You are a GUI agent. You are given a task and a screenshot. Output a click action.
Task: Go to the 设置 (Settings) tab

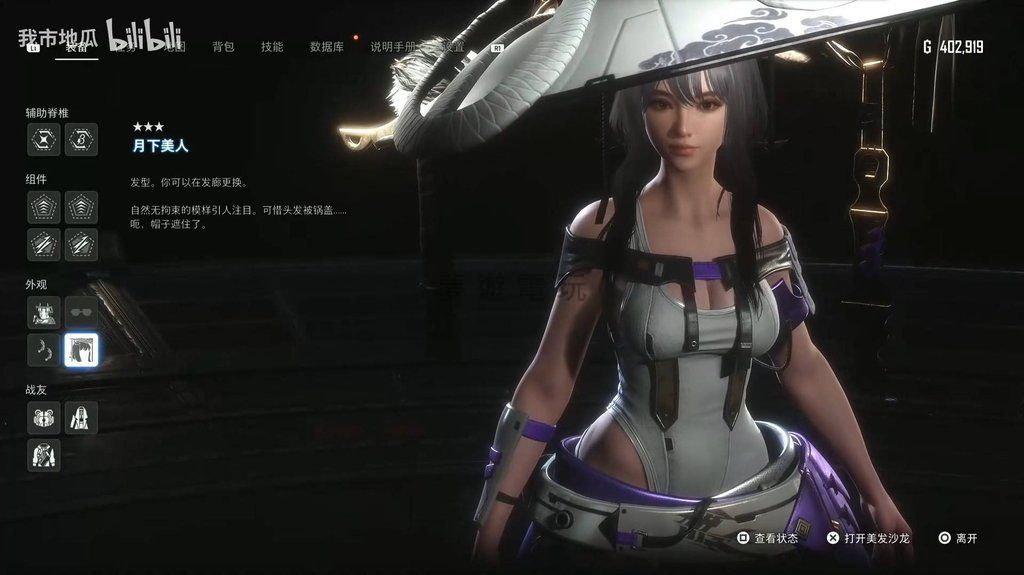click(x=454, y=47)
